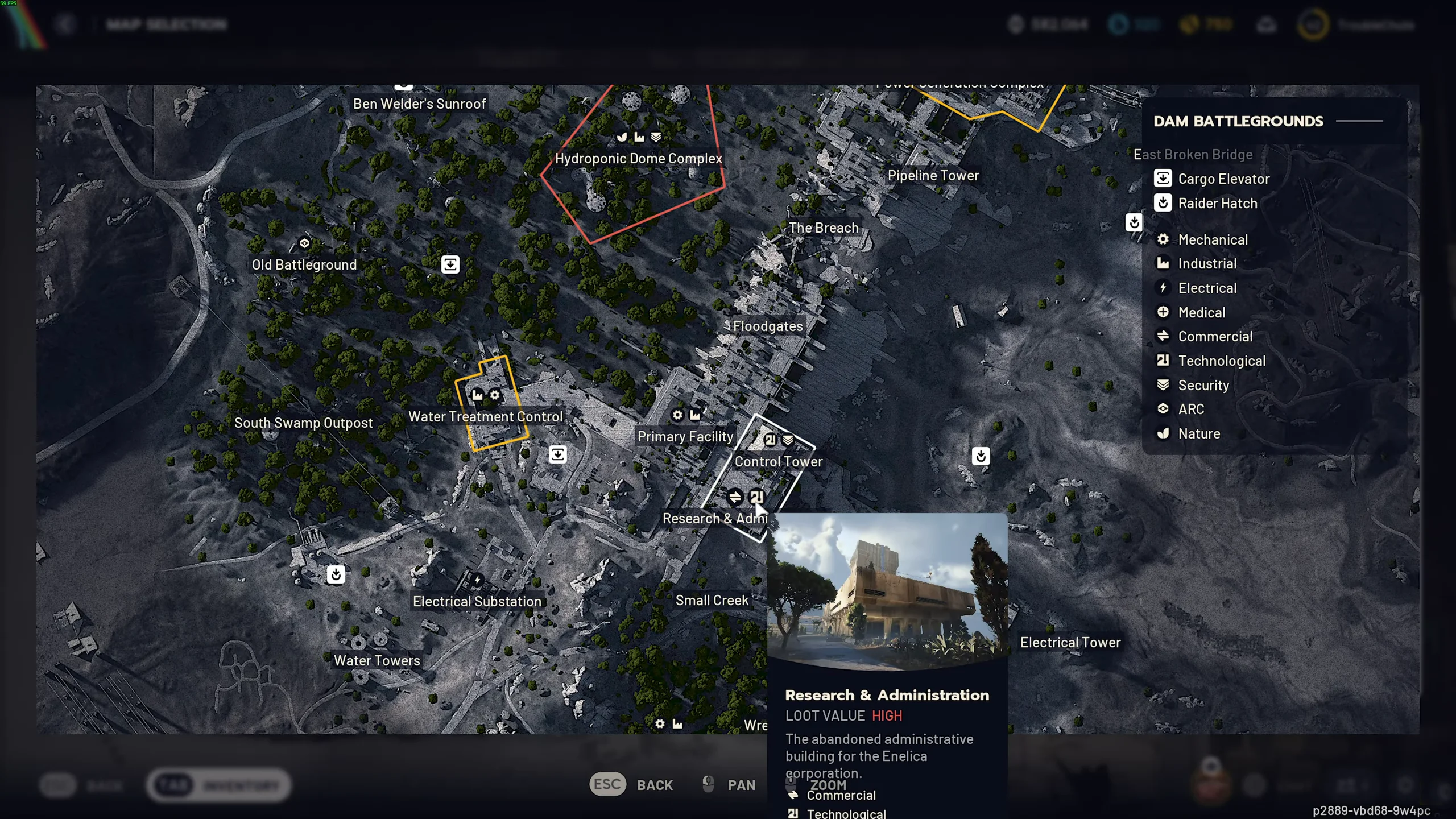Screen dimensions: 1456x819
Task: Highlight Cargo Elevator in the legend
Action: 1223,179
